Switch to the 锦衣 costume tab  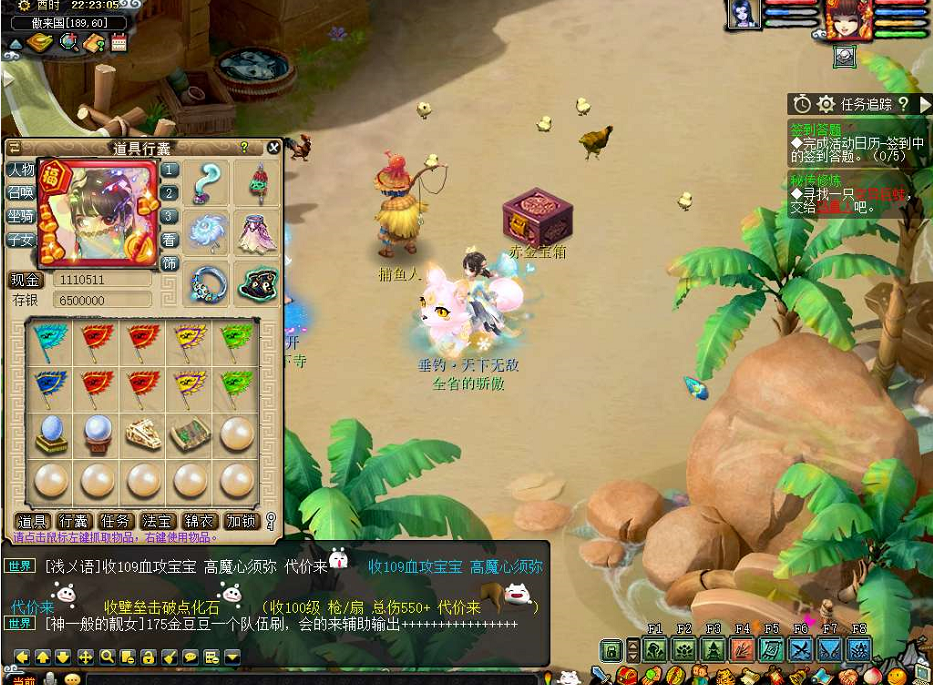point(200,521)
